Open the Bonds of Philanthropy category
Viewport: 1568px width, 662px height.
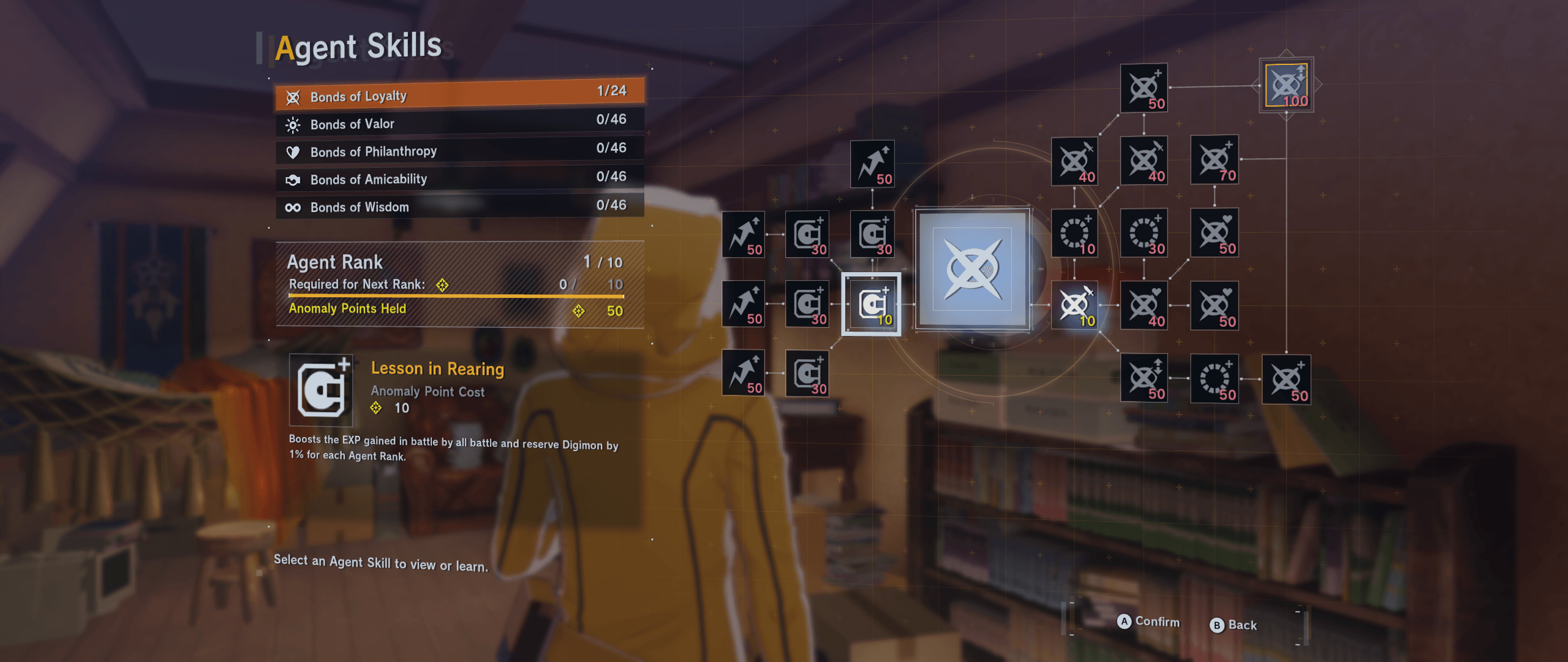pos(459,151)
